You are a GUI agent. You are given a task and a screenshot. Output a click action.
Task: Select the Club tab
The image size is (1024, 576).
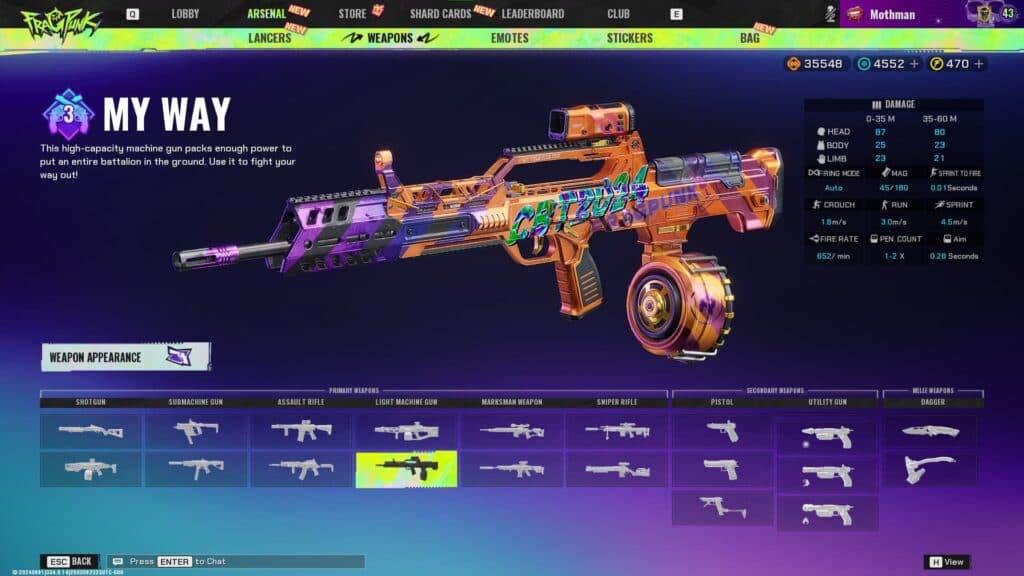618,14
